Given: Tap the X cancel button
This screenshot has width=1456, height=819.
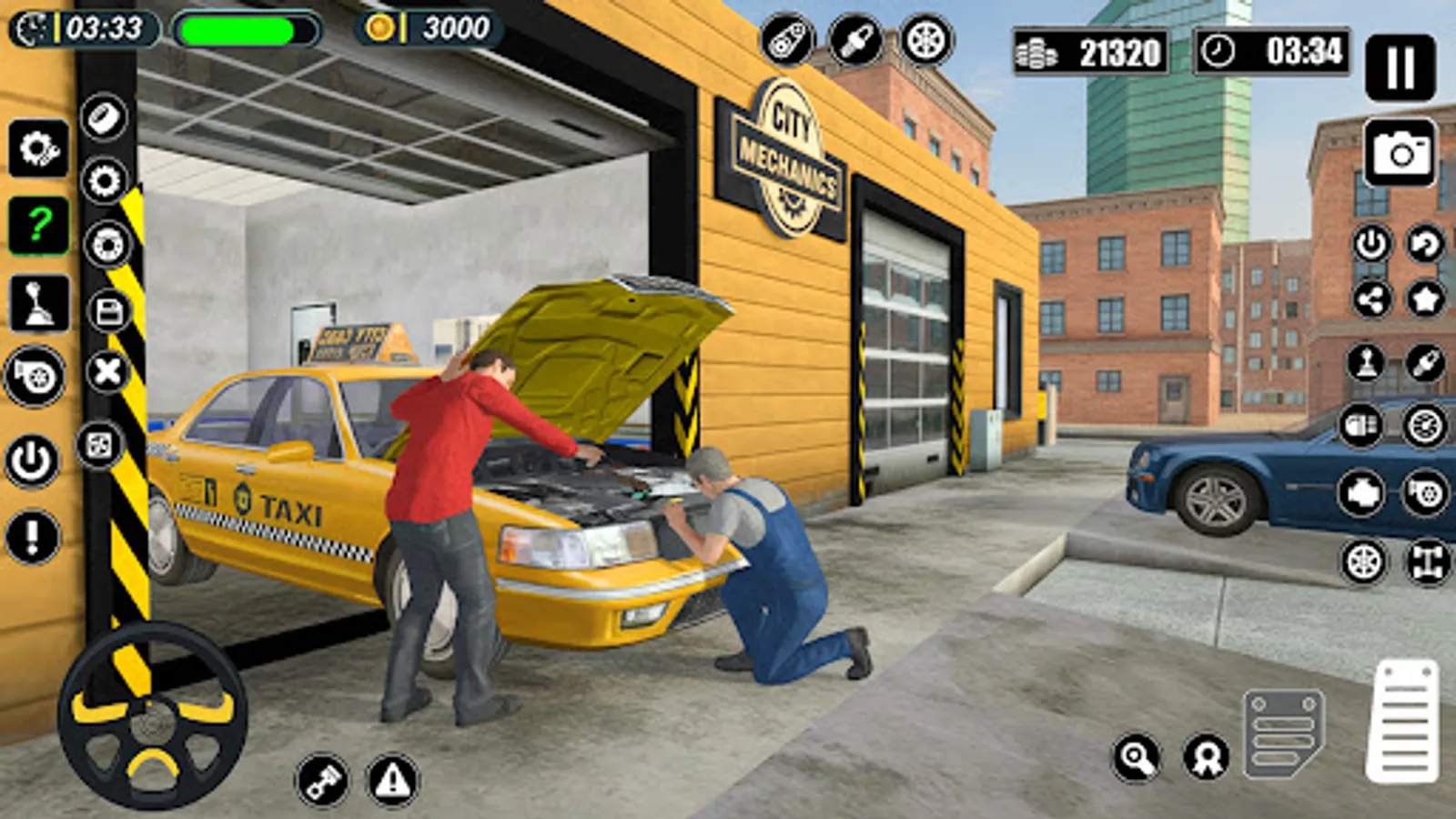Looking at the screenshot, I should (x=106, y=369).
